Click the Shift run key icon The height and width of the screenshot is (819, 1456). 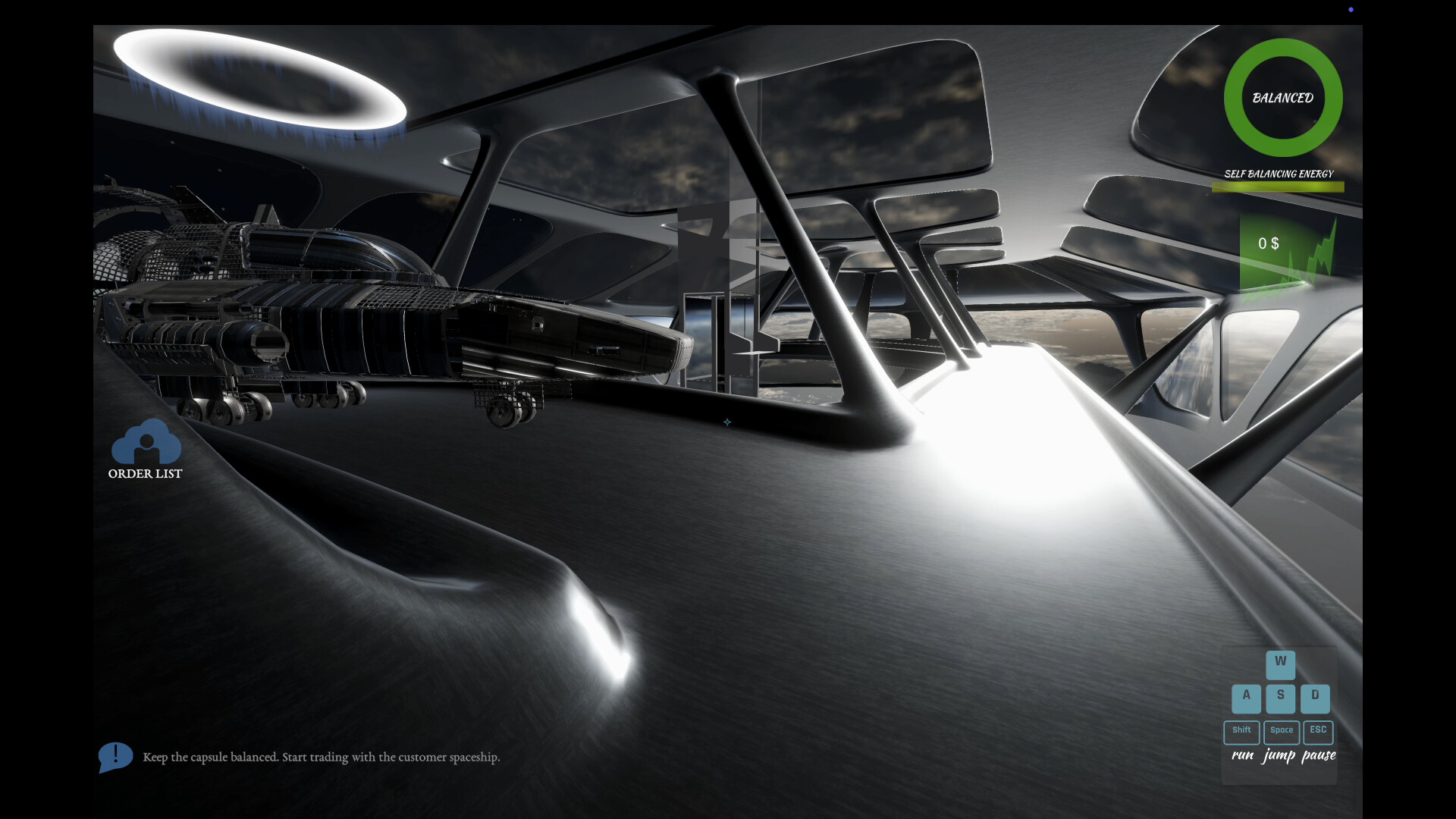(1241, 731)
